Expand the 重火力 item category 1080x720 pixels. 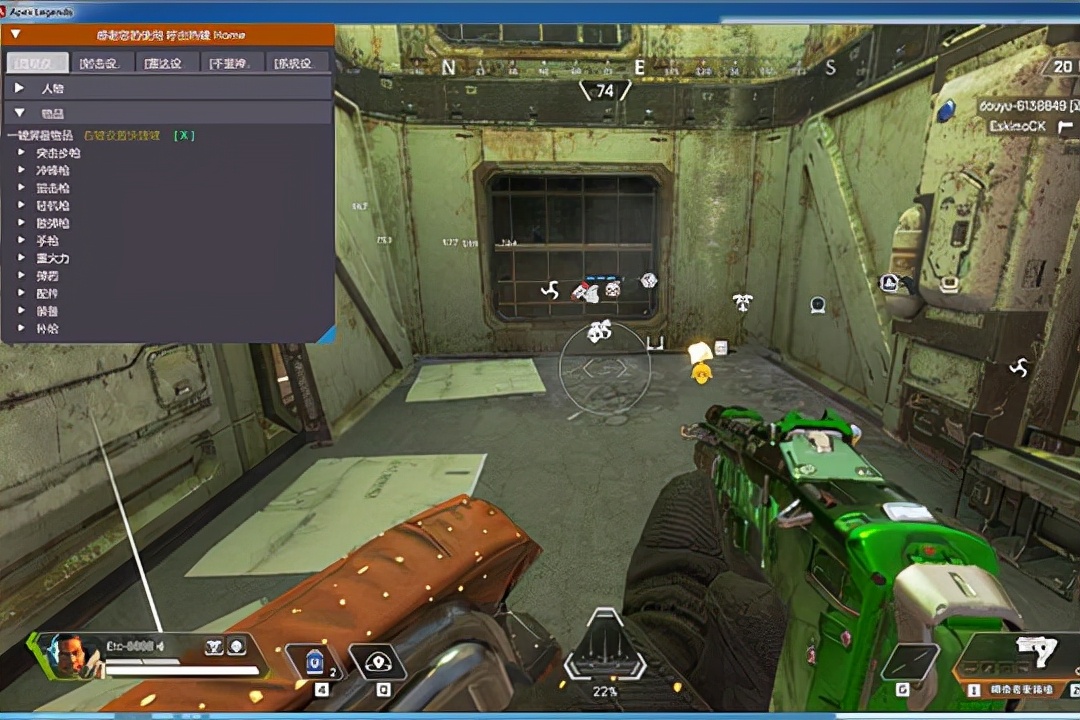pyautogui.click(x=22, y=258)
